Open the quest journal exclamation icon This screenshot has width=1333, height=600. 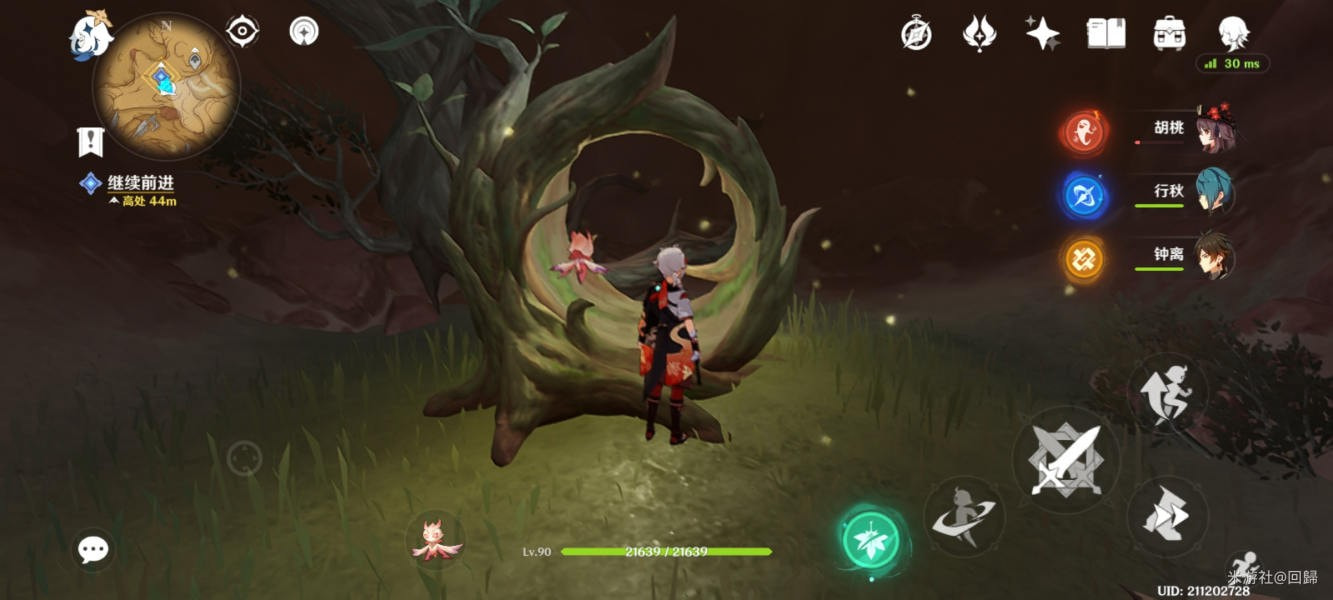[x=90, y=142]
